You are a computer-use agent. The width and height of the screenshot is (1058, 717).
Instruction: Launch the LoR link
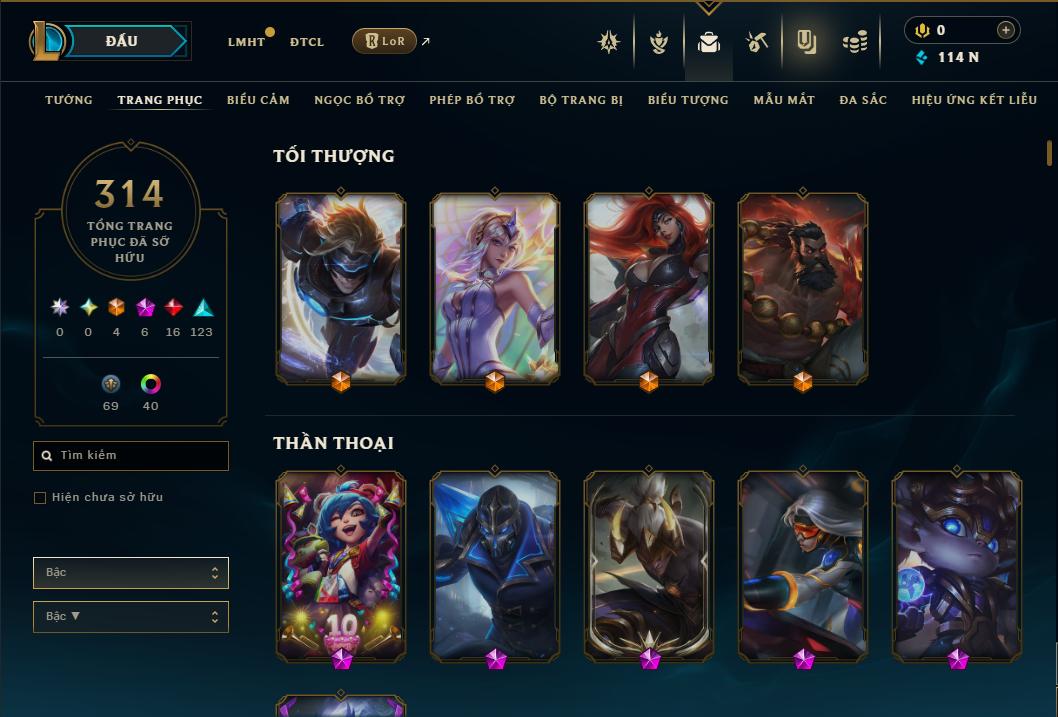coord(385,41)
